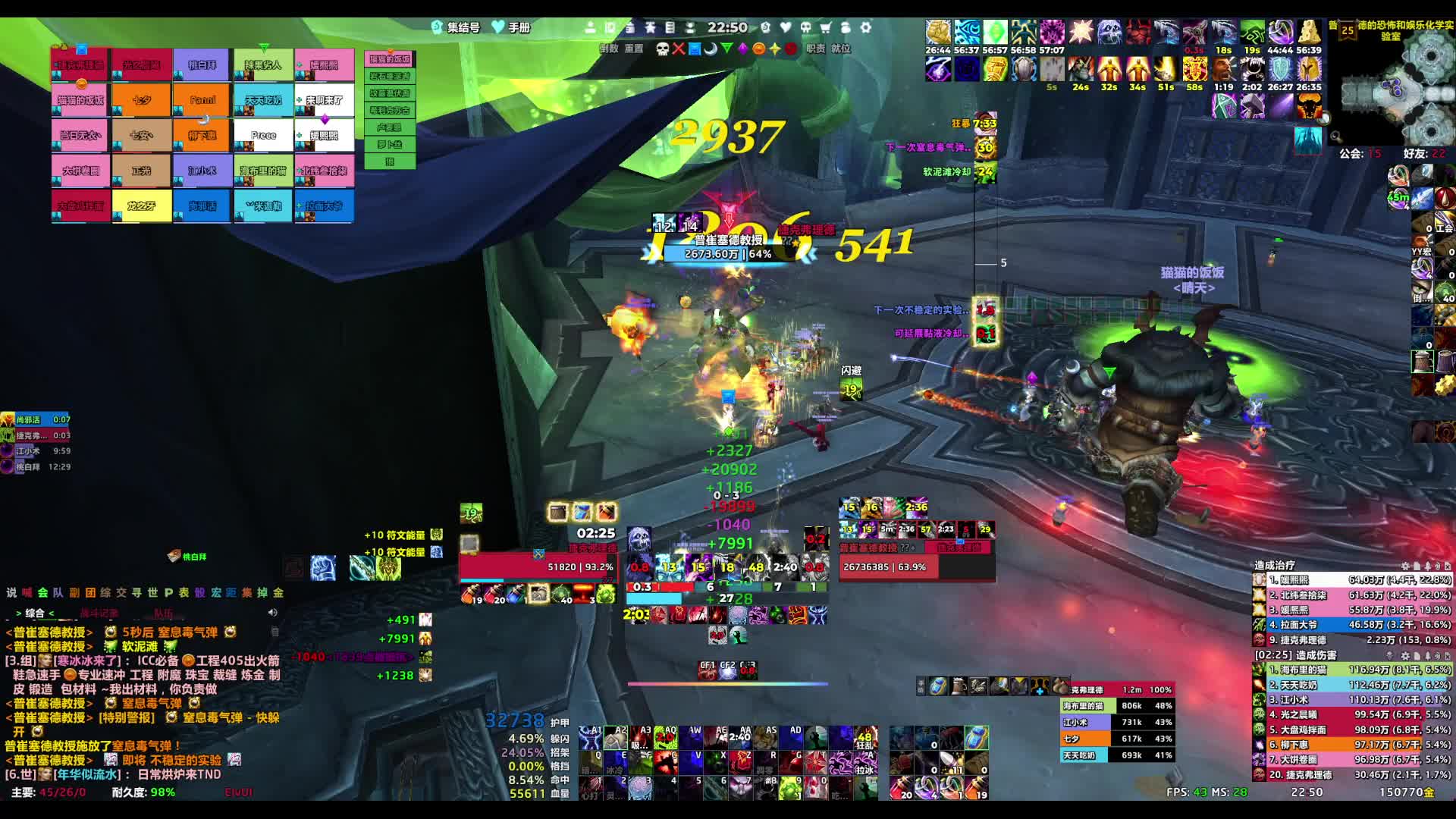This screenshot has width=1456, height=819.
Task: Target raid member 龙之牙 in yellow frame
Action: tap(141, 206)
